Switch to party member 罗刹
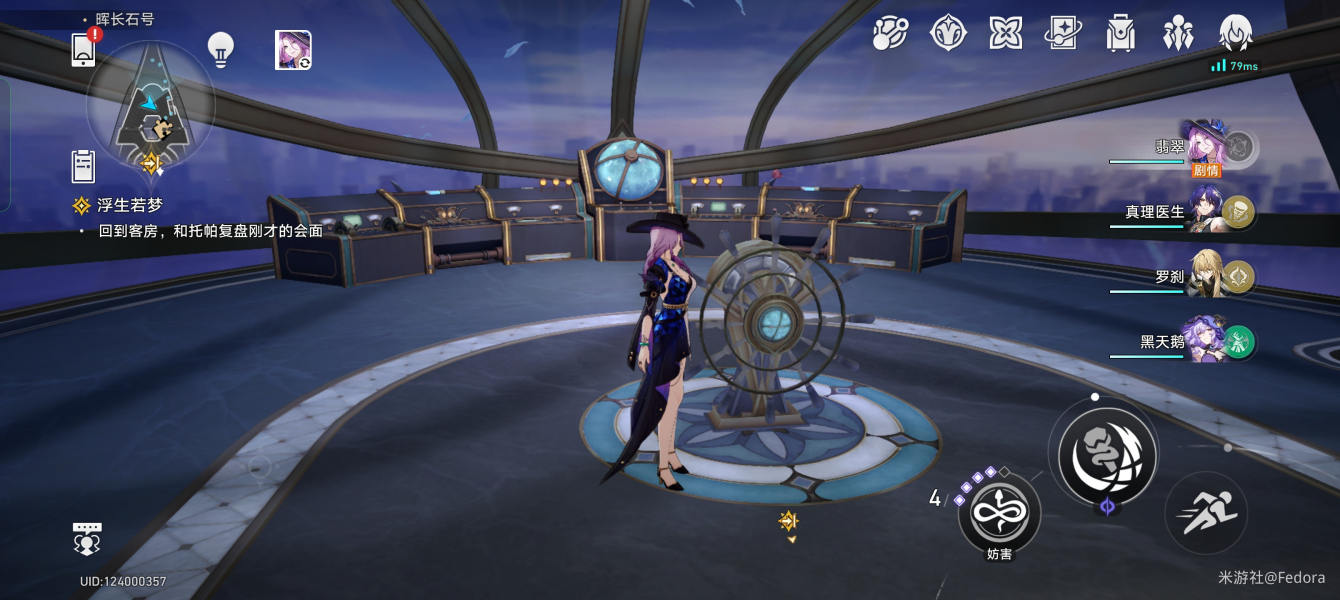This screenshot has height=600, width=1340. [1205, 277]
